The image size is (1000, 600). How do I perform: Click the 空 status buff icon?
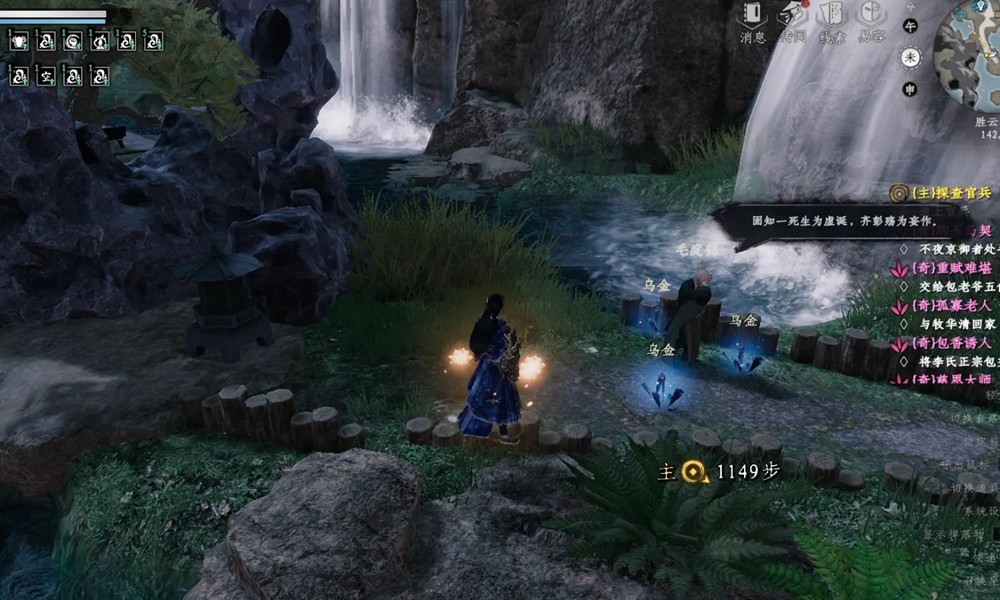pyautogui.click(x=46, y=75)
